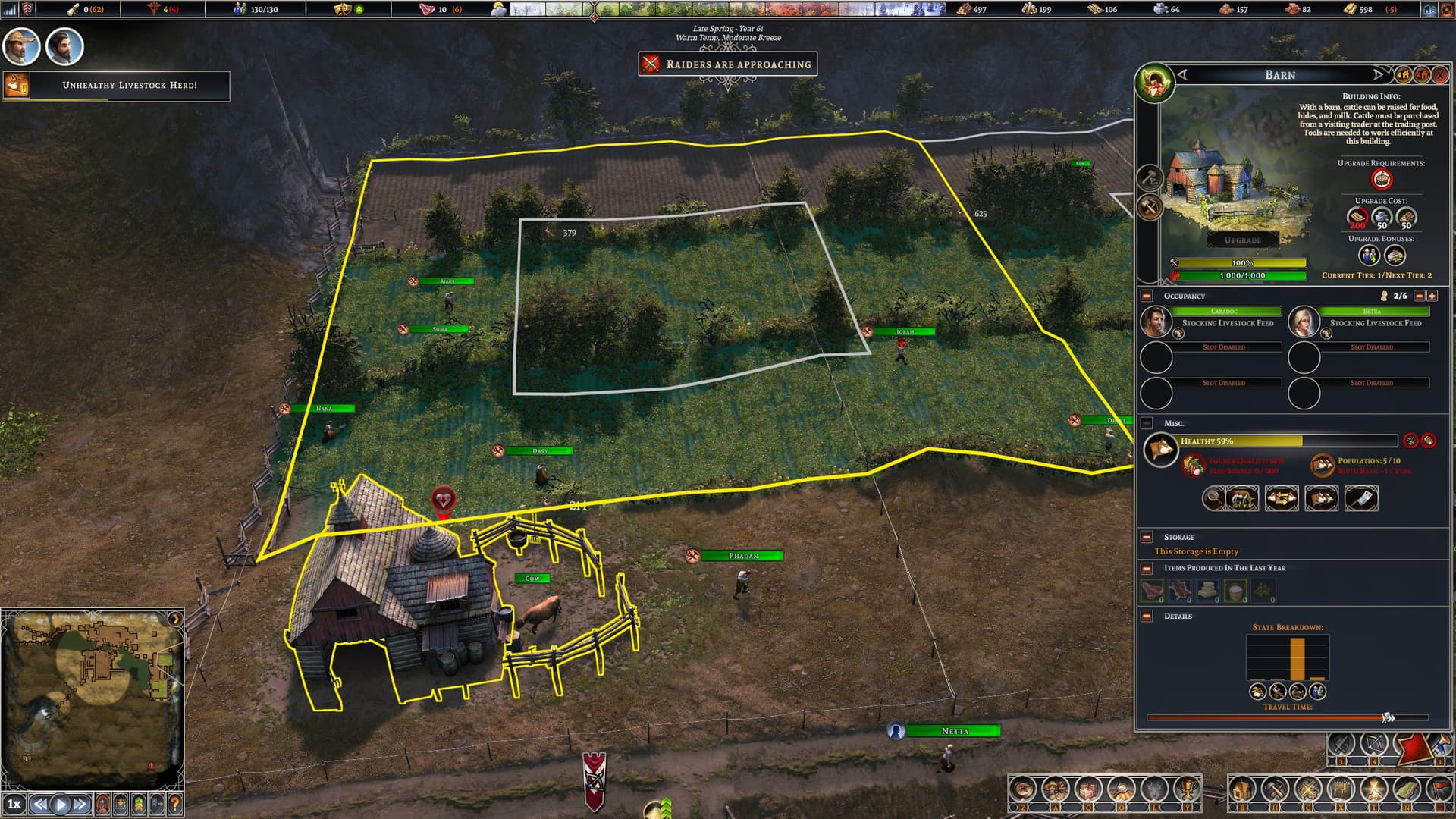Go to the next building arrow

click(x=1378, y=74)
